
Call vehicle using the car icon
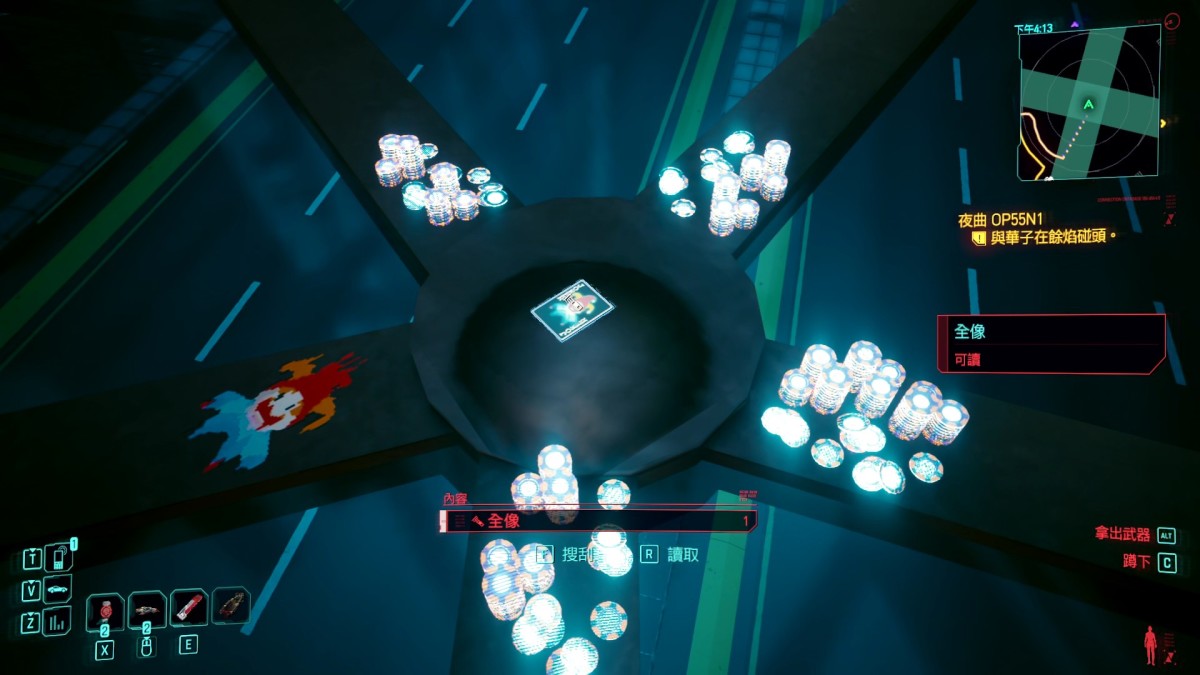tap(58, 590)
